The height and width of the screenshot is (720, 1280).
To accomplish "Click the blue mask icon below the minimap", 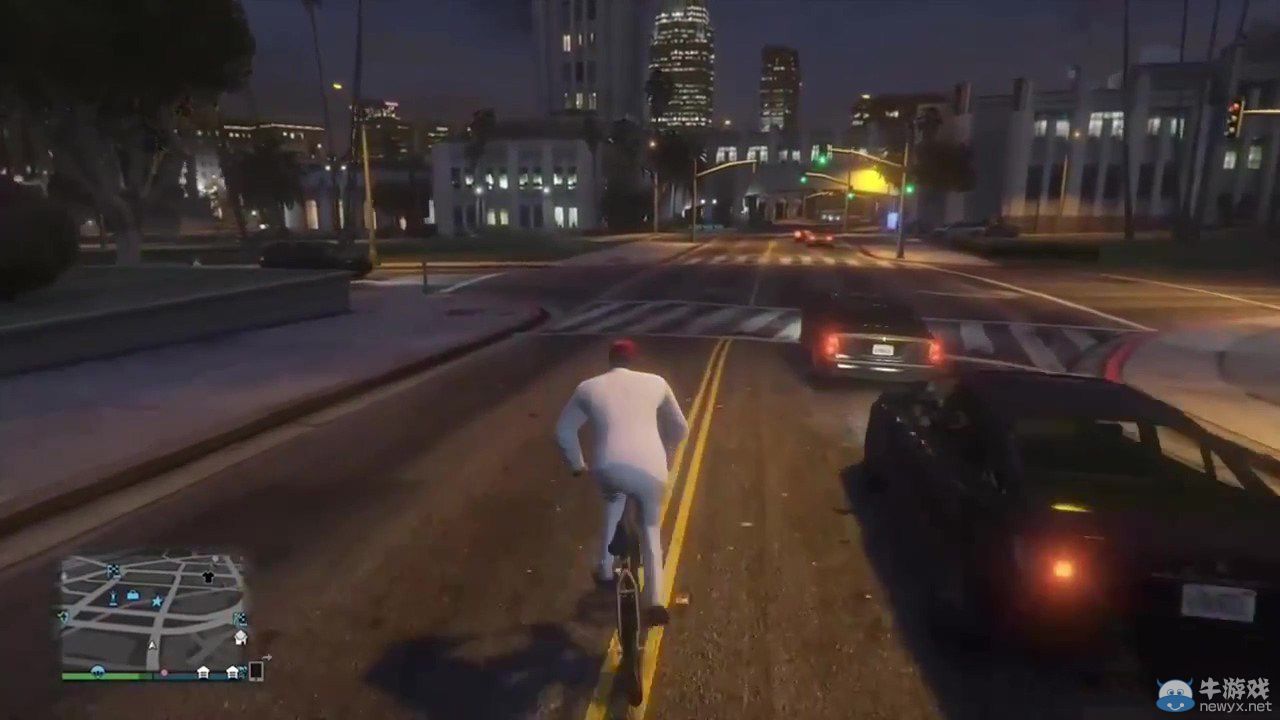I will tap(98, 671).
